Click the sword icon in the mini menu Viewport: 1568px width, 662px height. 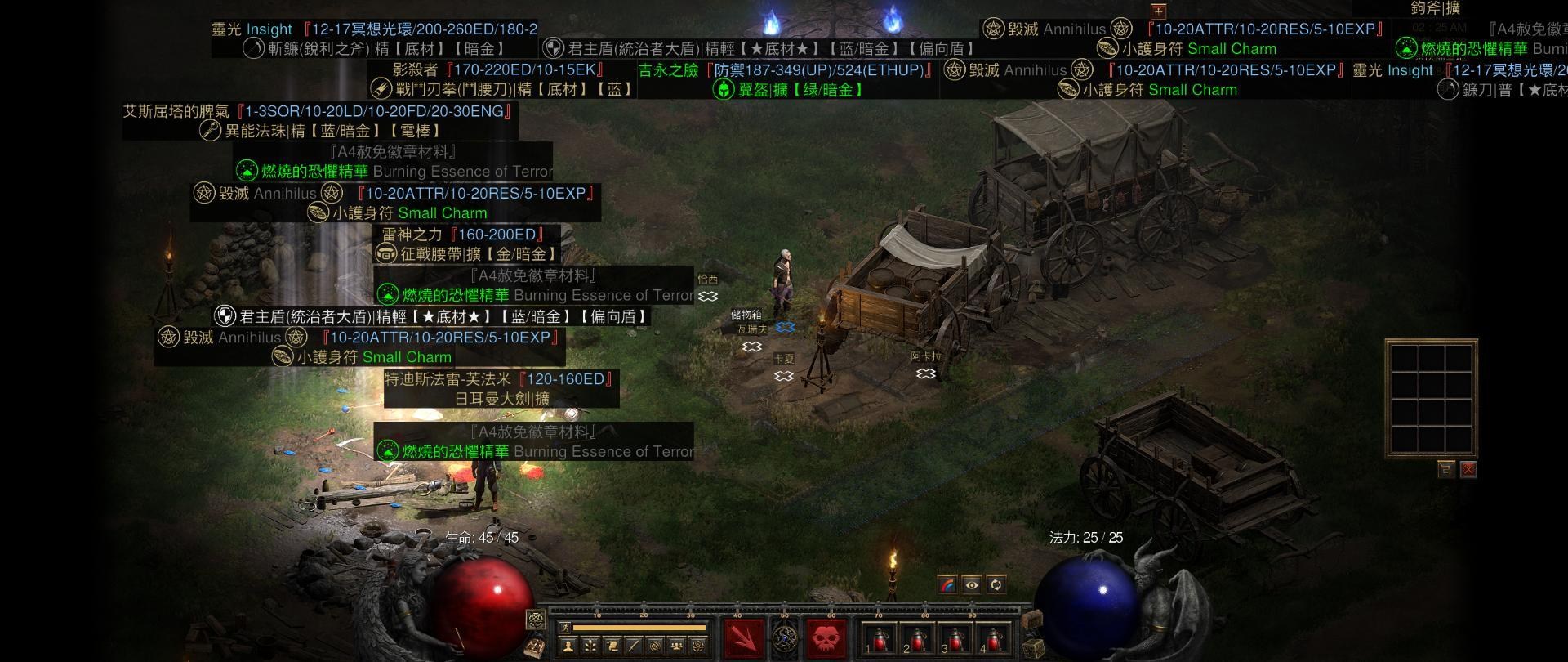pos(632,646)
